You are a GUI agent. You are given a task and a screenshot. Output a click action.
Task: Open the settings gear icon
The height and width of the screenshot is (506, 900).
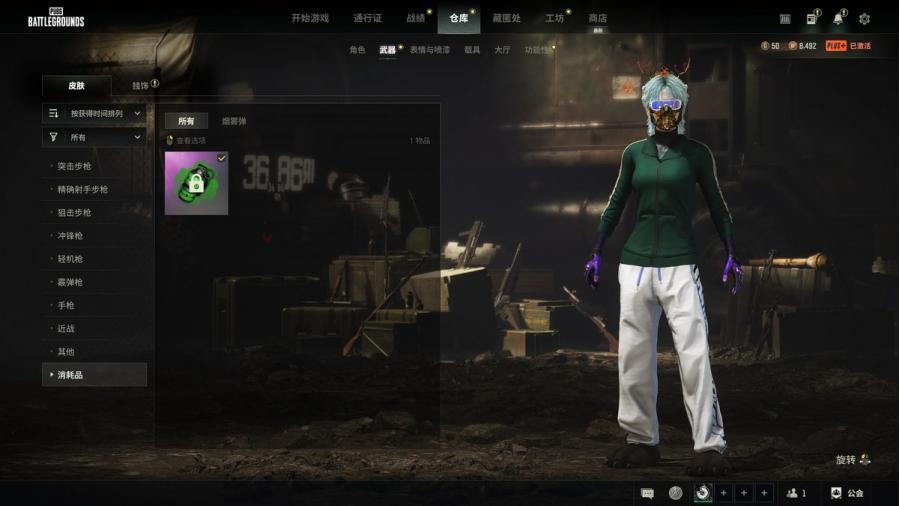tap(864, 18)
